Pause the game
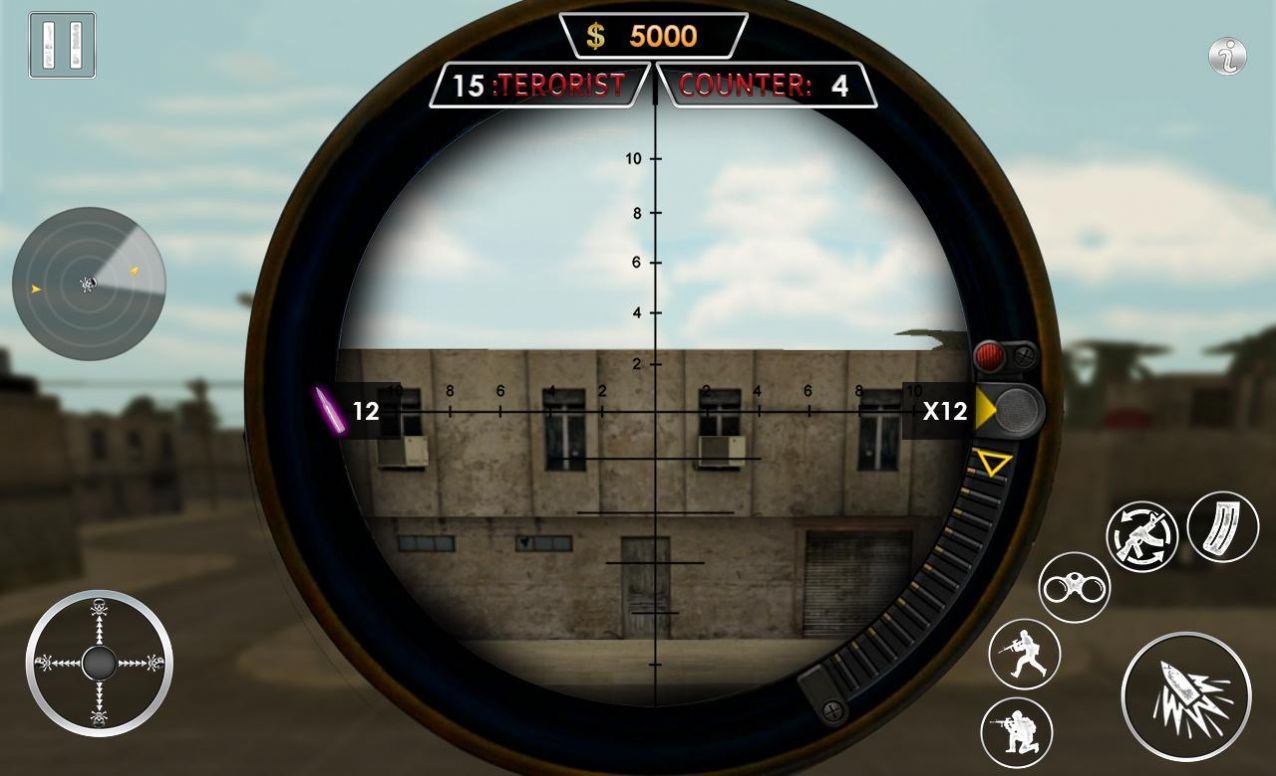This screenshot has height=776, width=1276. pos(62,45)
